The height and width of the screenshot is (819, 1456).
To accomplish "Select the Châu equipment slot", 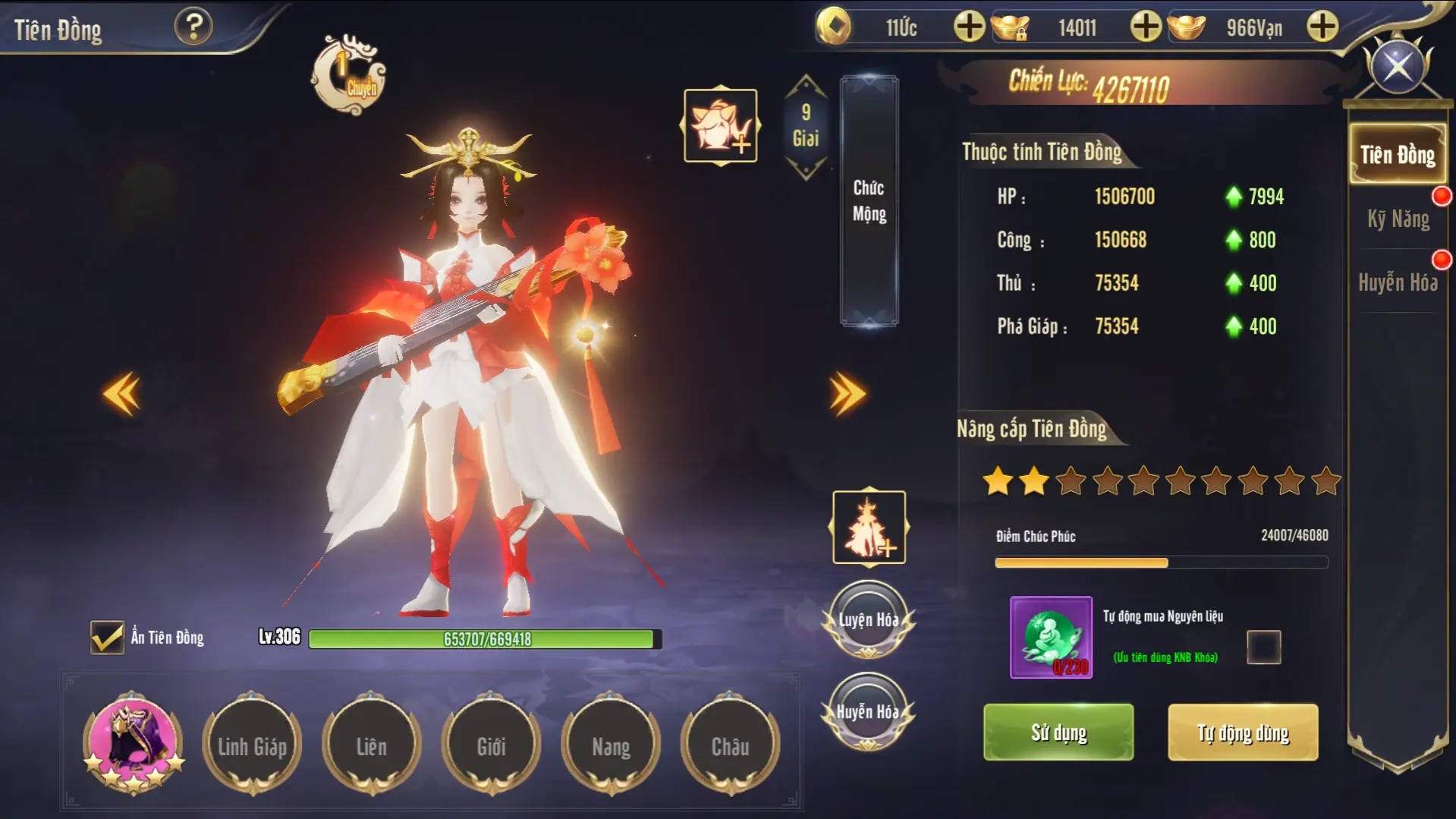I will click(x=730, y=747).
